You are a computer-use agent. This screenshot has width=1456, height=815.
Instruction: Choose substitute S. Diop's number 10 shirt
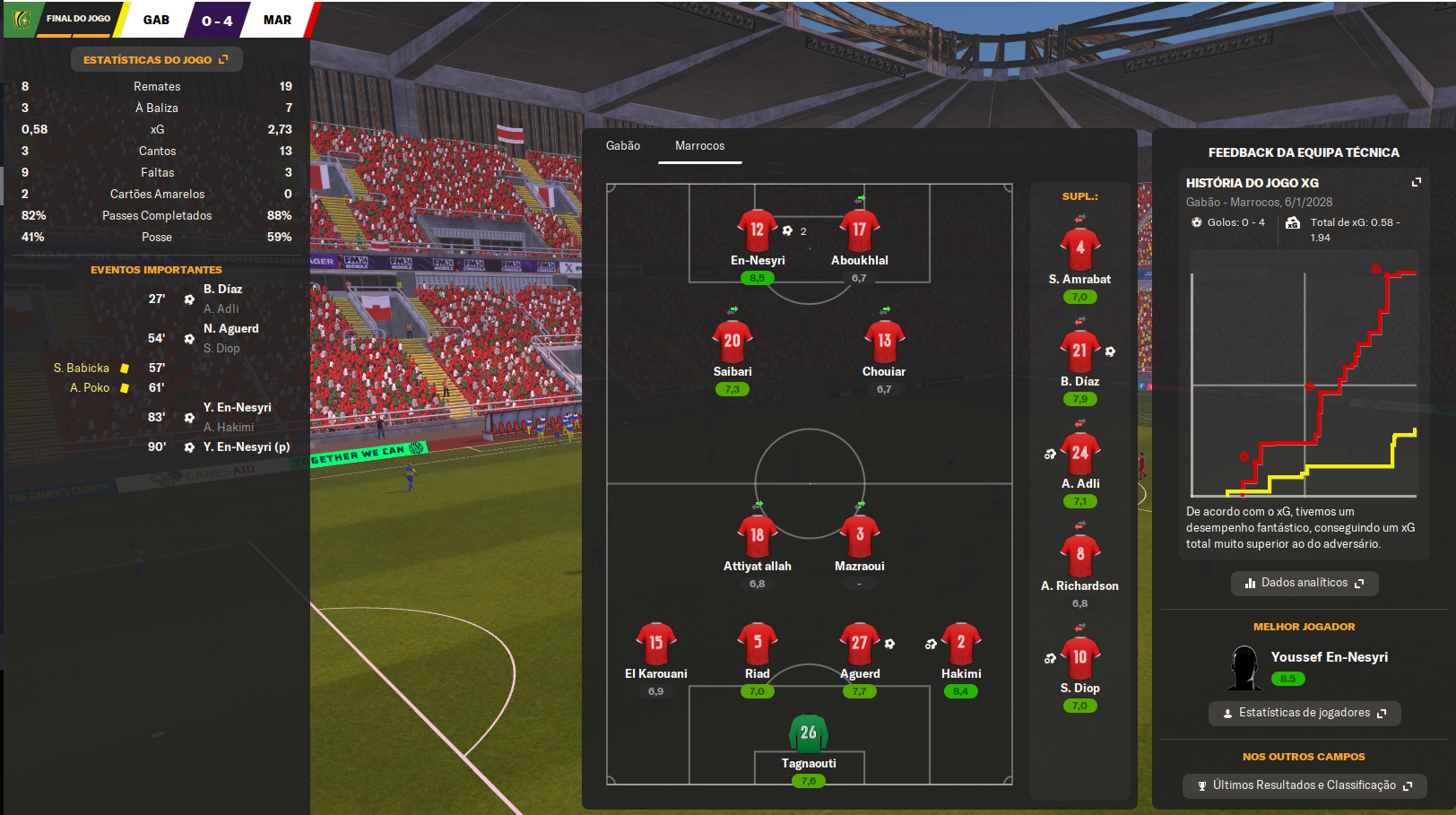point(1079,657)
